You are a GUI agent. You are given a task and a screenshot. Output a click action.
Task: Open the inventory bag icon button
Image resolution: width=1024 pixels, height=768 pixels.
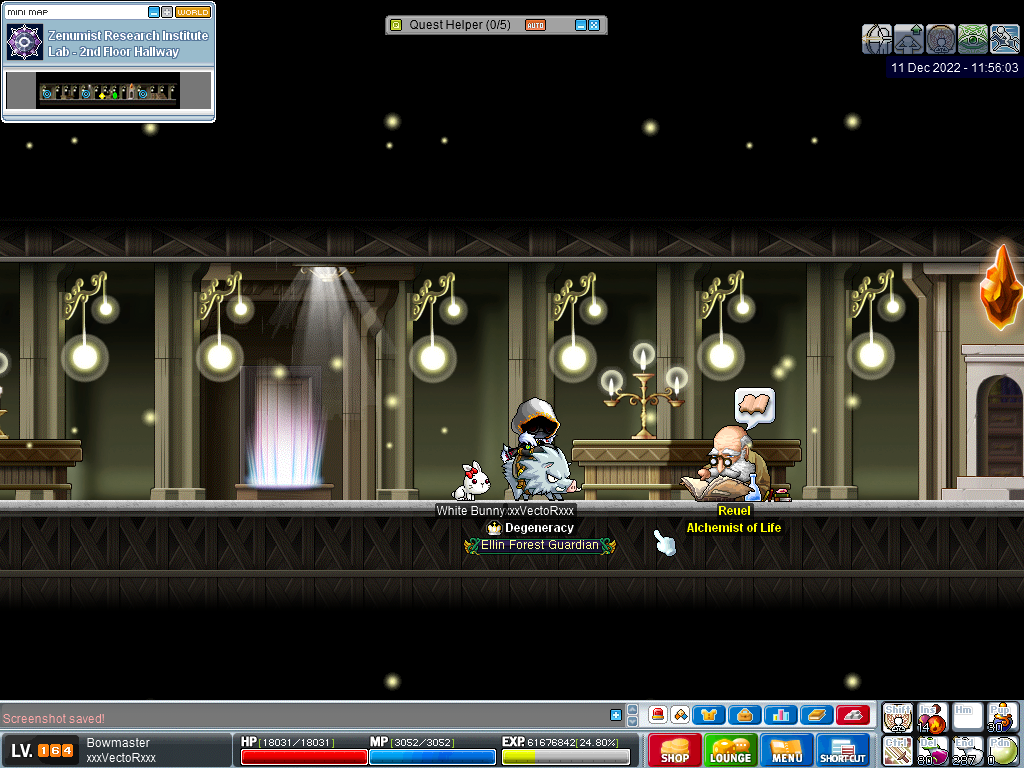click(743, 715)
